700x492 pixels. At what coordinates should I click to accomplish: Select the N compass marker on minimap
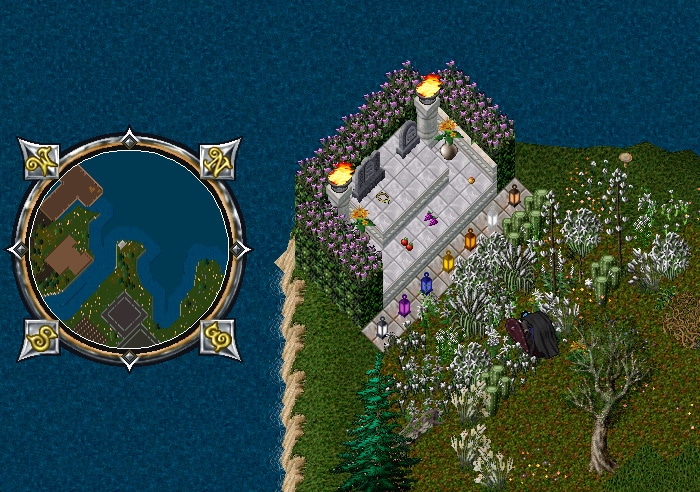click(x=217, y=159)
